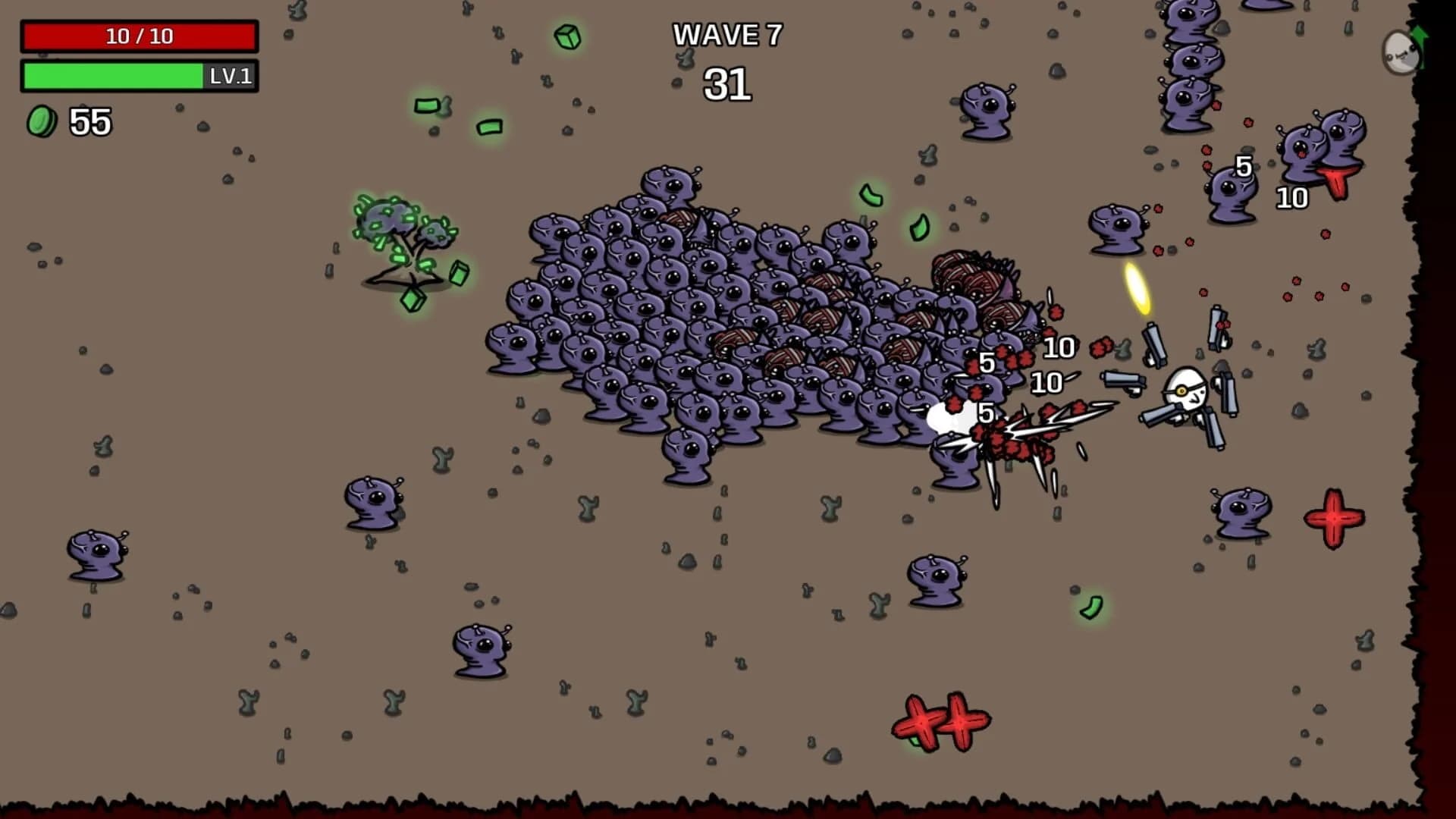Click the coin total reading 55
1456x819 pixels.
click(89, 121)
